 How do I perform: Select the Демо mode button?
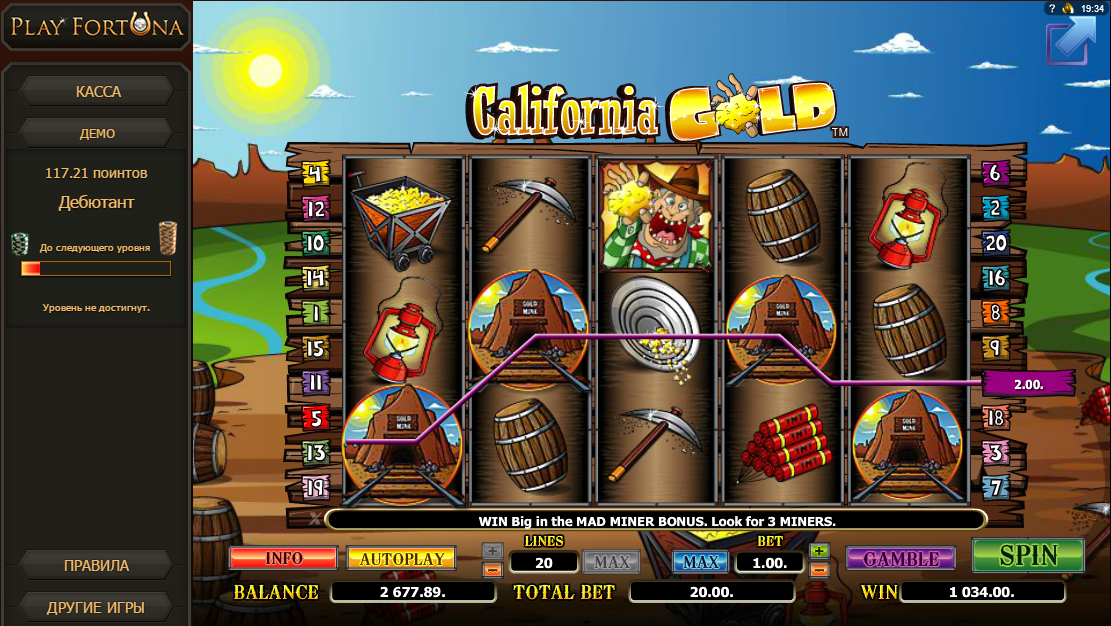tap(98, 133)
